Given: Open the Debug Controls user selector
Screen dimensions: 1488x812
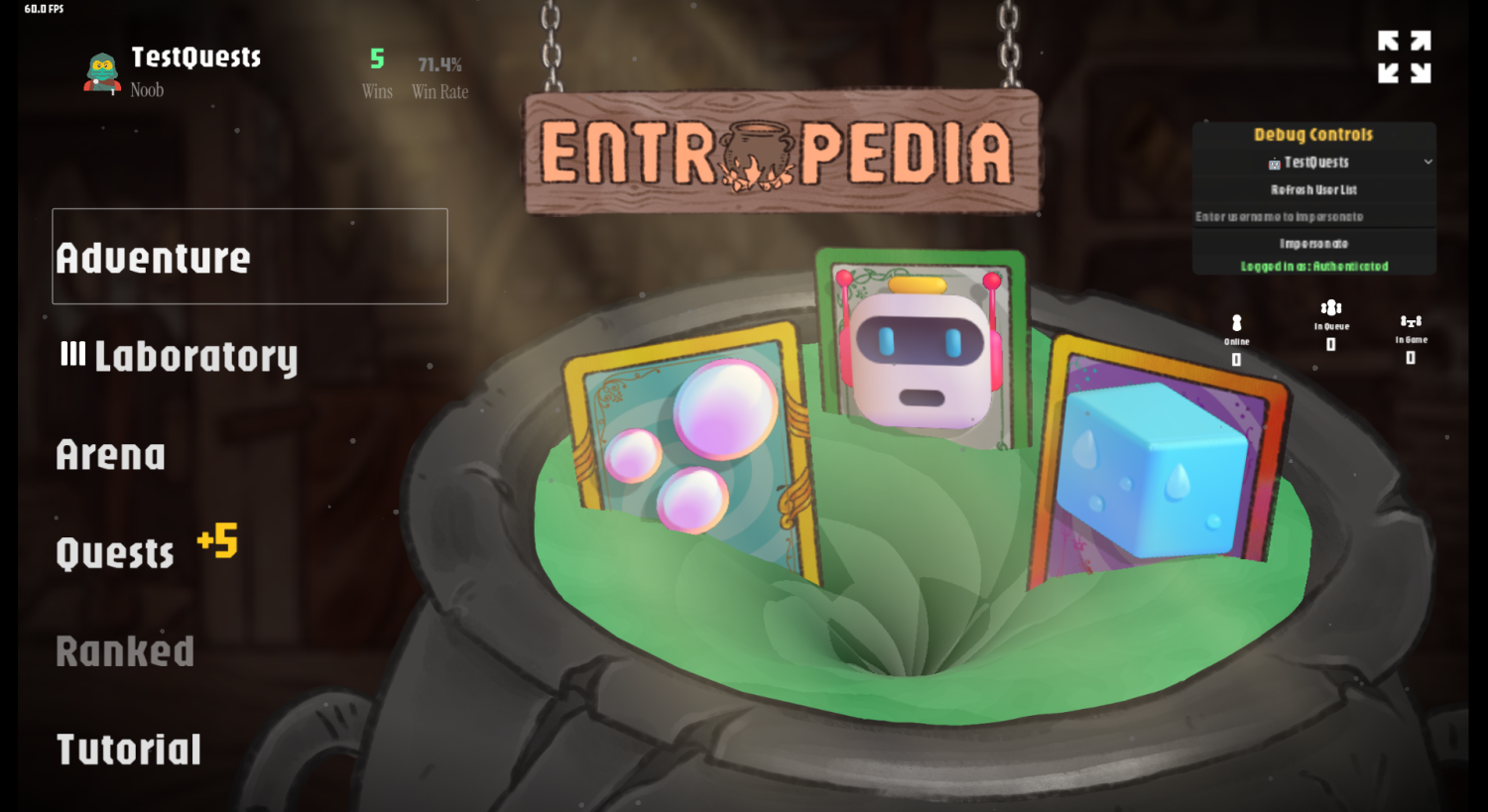Looking at the screenshot, I should coord(1314,162).
